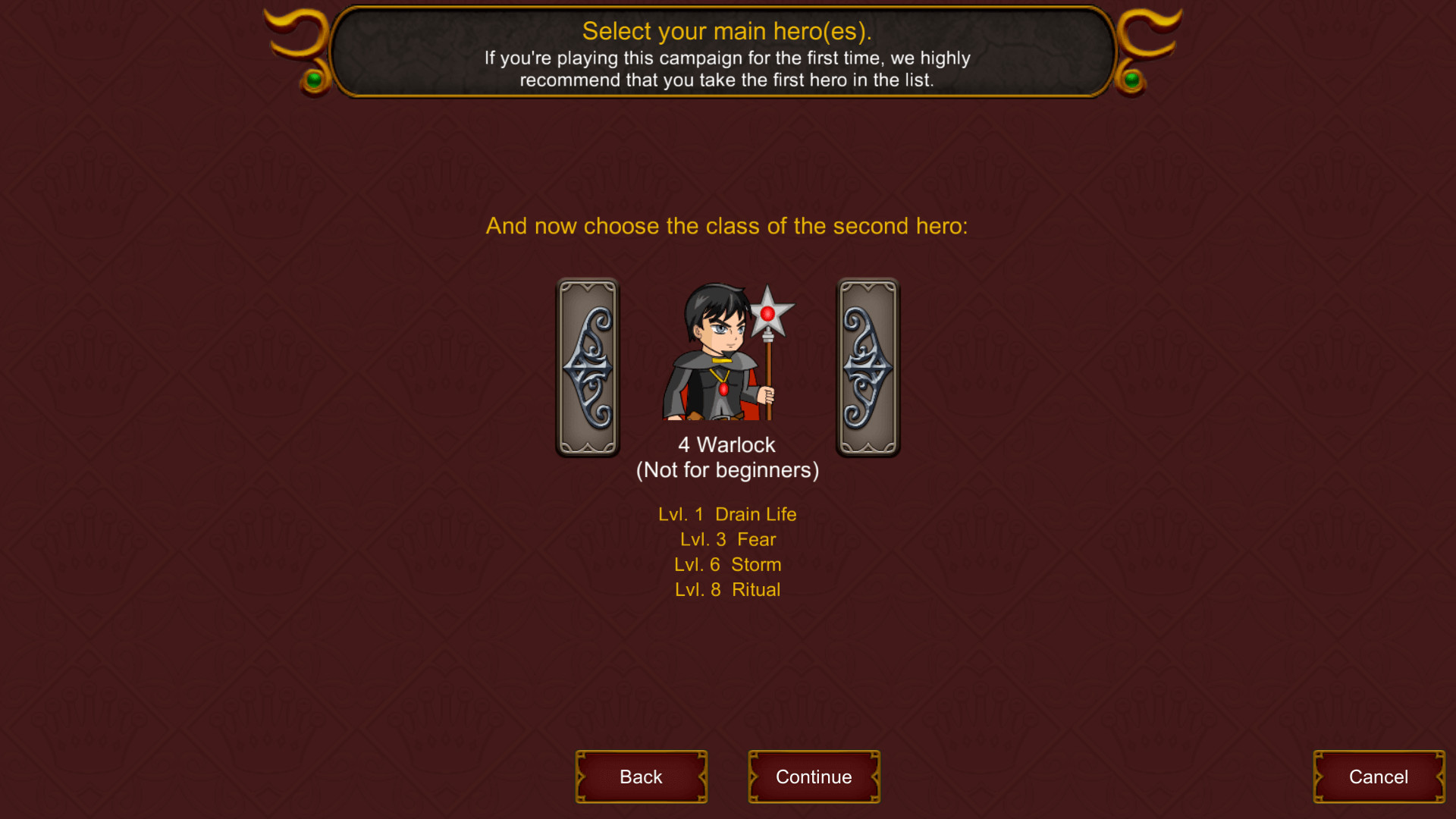Select the Lvl. 1 Drain Life spell entry
Viewport: 1456px width, 819px height.
(727, 514)
